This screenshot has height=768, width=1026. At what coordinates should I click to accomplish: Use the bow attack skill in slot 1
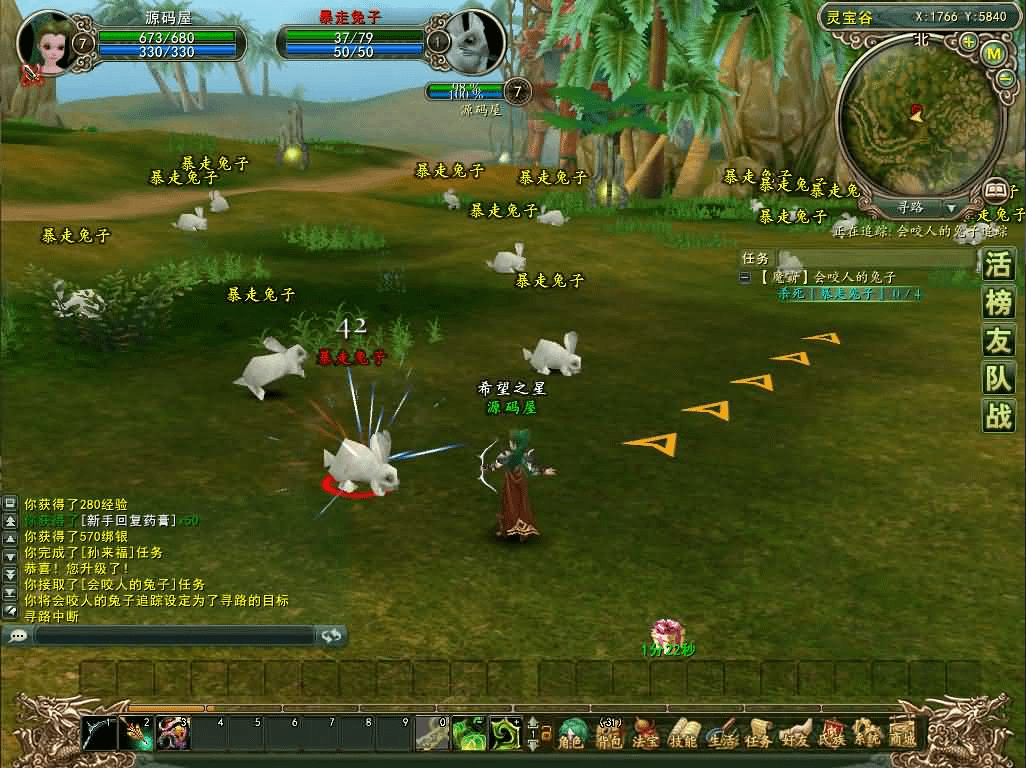point(99,734)
